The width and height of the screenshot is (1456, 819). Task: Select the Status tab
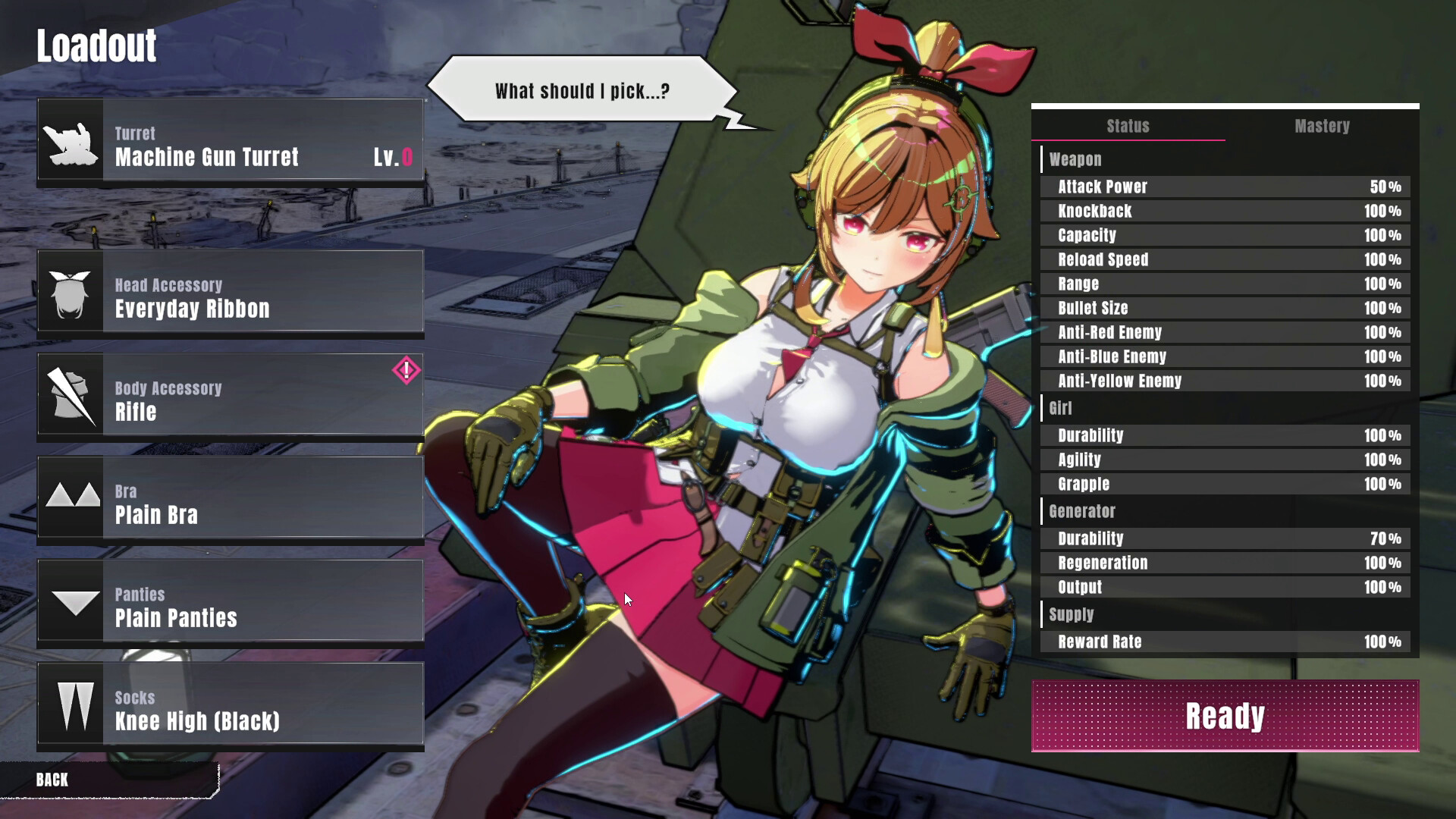tap(1128, 127)
